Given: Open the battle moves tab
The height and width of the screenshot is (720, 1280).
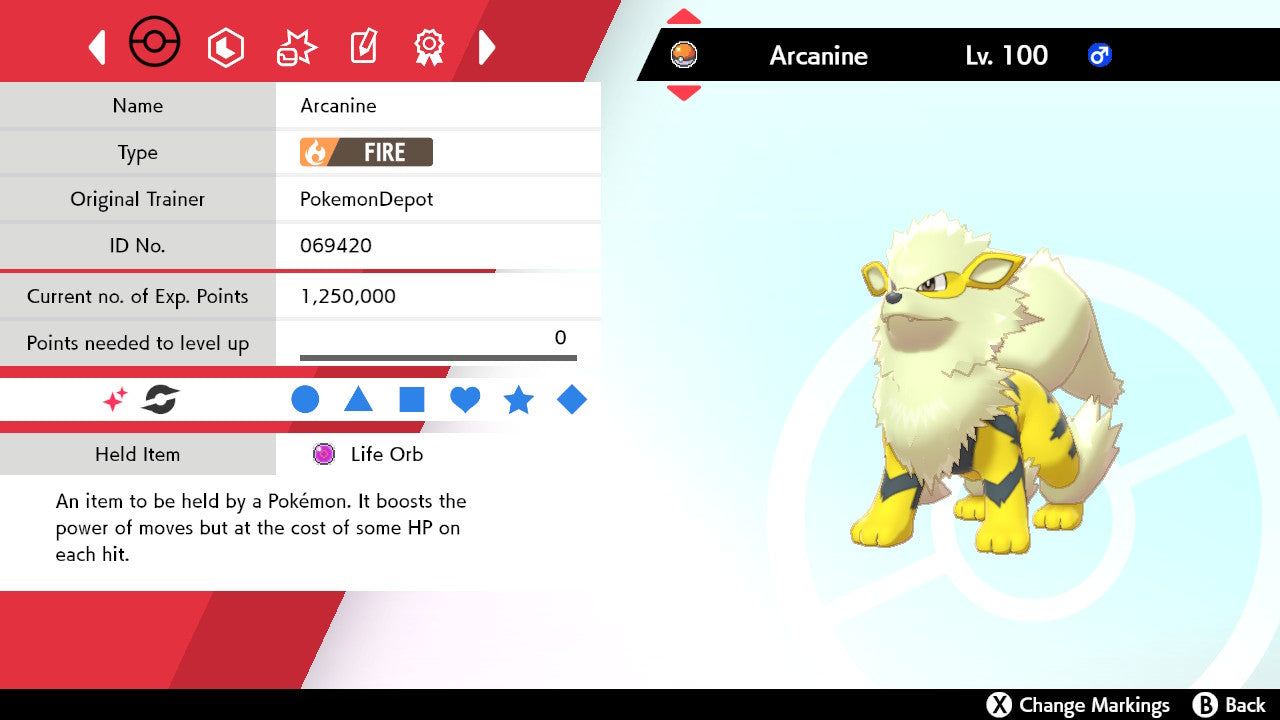Looking at the screenshot, I should click(x=296, y=47).
